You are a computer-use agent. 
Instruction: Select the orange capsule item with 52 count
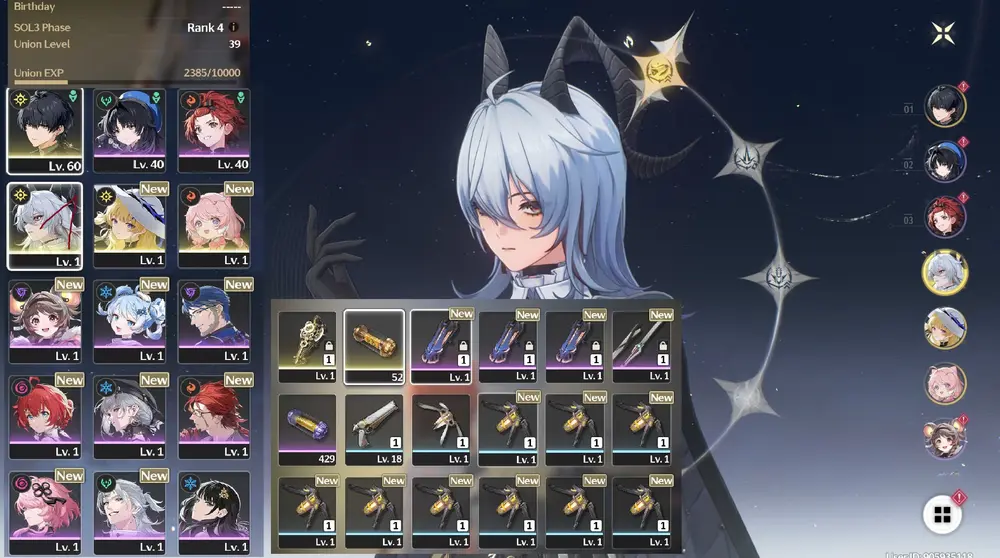coord(374,346)
